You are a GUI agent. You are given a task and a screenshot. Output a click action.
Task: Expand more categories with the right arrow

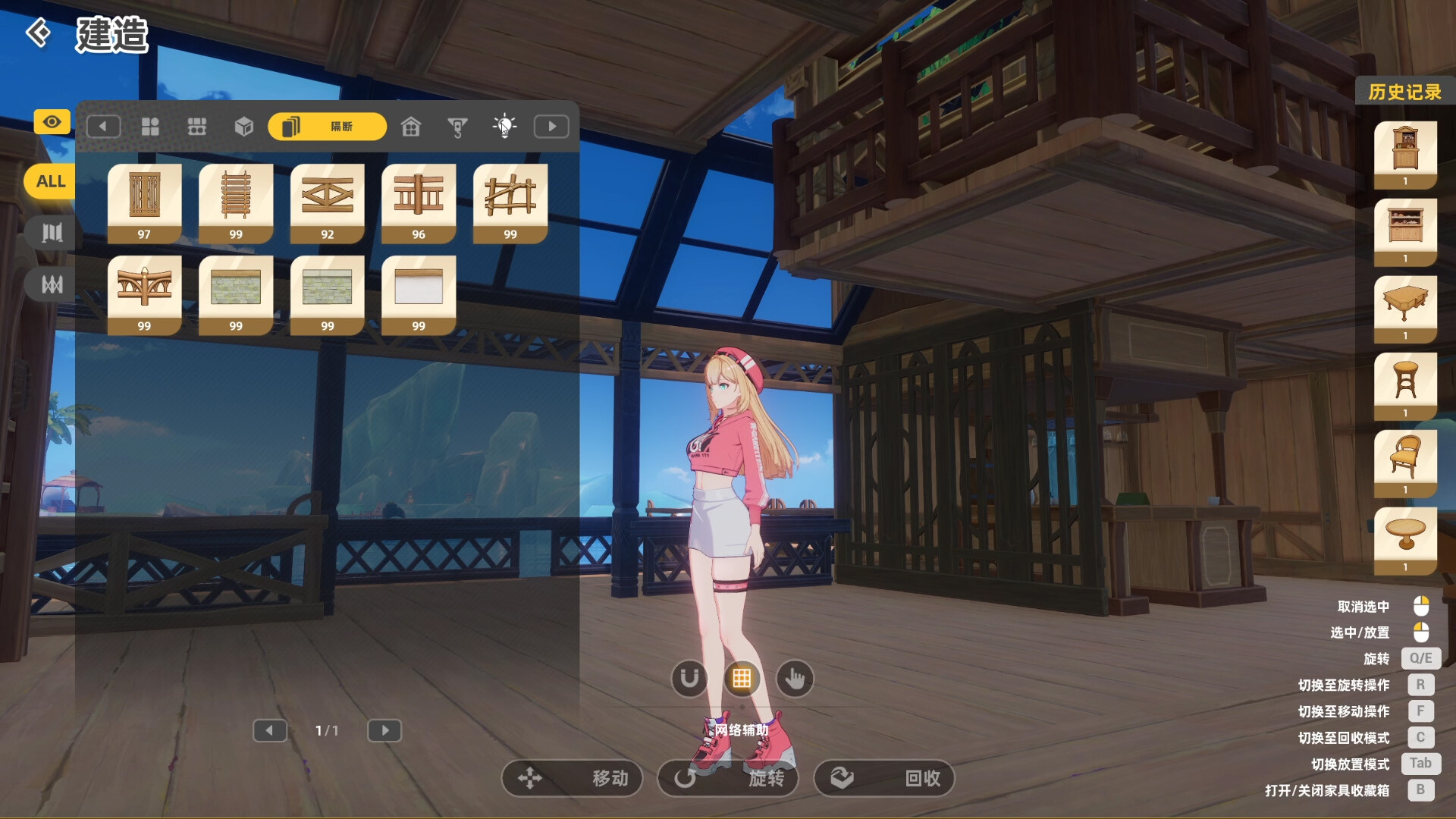pos(551,126)
